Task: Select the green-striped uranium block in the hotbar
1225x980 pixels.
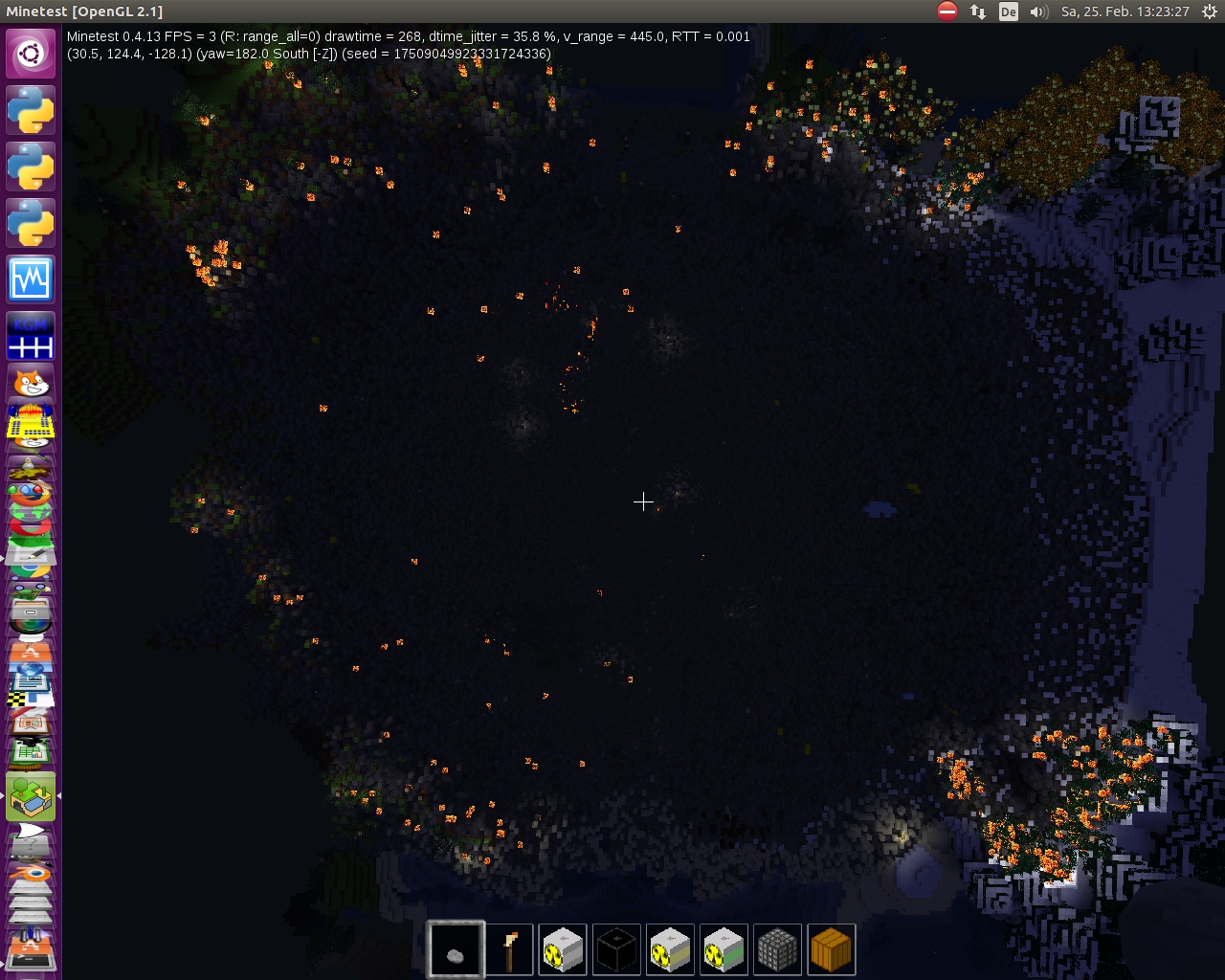Action: click(724, 948)
